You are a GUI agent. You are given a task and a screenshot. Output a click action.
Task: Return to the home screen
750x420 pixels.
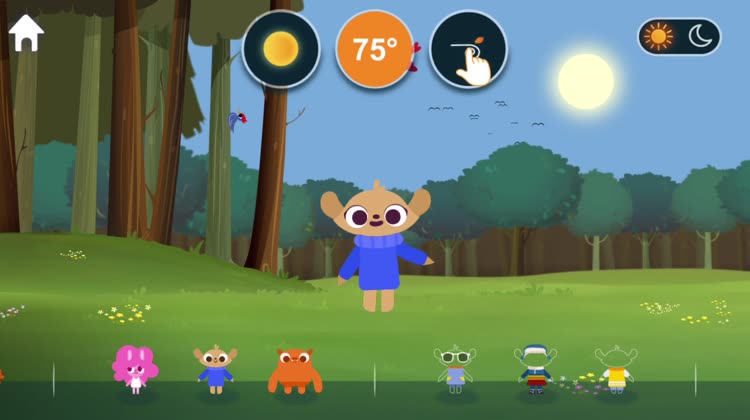coord(26,33)
